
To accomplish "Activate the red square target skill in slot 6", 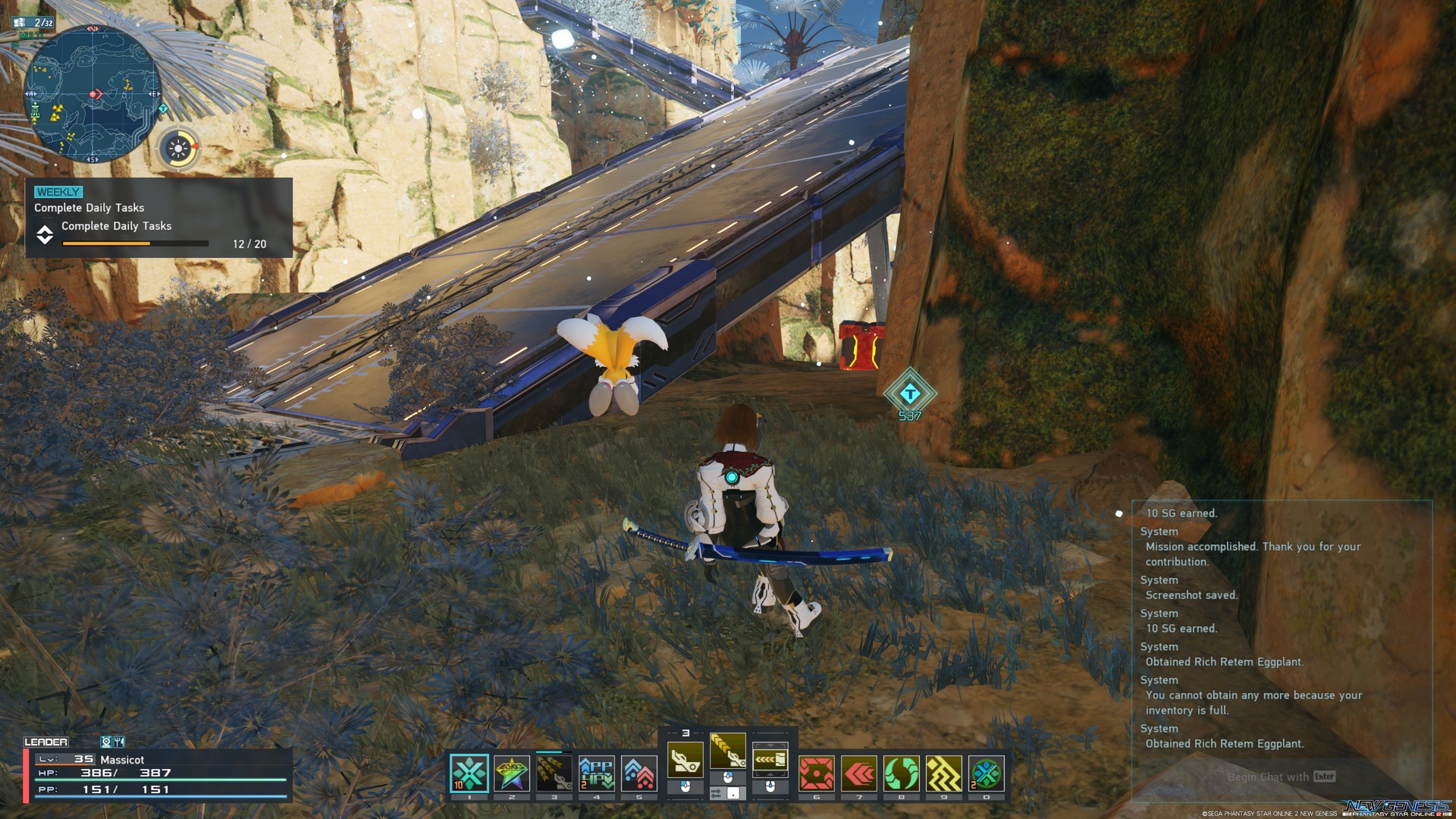I will pos(817,774).
